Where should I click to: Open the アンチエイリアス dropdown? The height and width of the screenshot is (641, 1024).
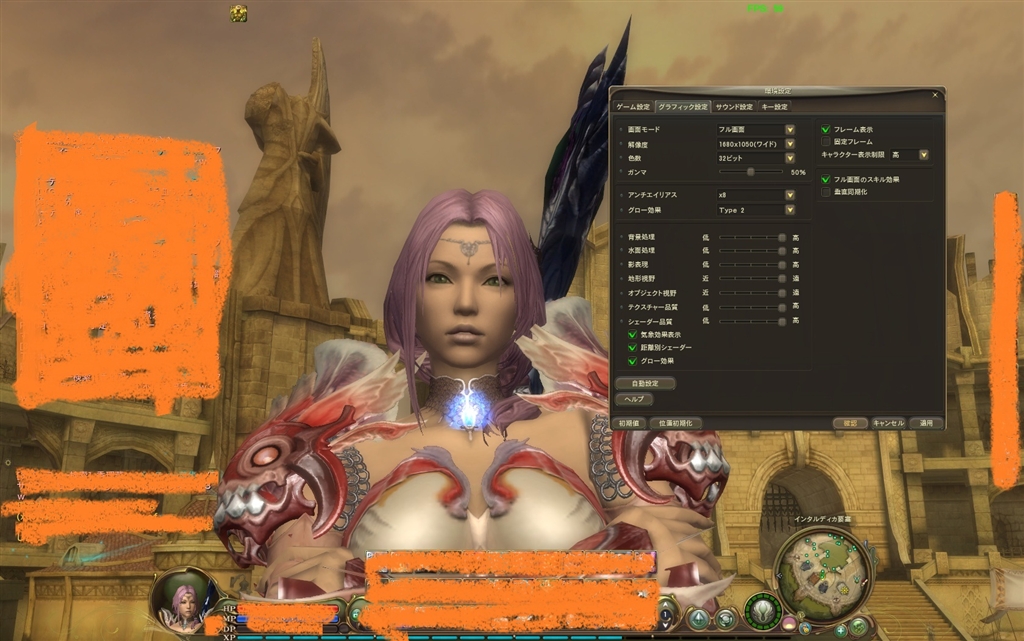pyautogui.click(x=790, y=195)
